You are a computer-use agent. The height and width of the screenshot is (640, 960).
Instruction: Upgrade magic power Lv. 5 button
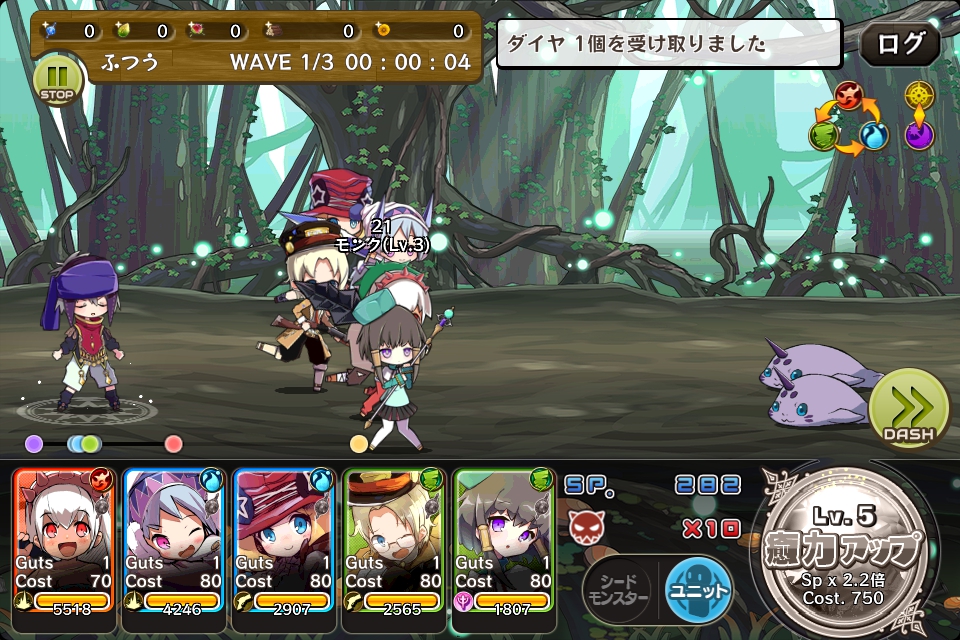845,552
